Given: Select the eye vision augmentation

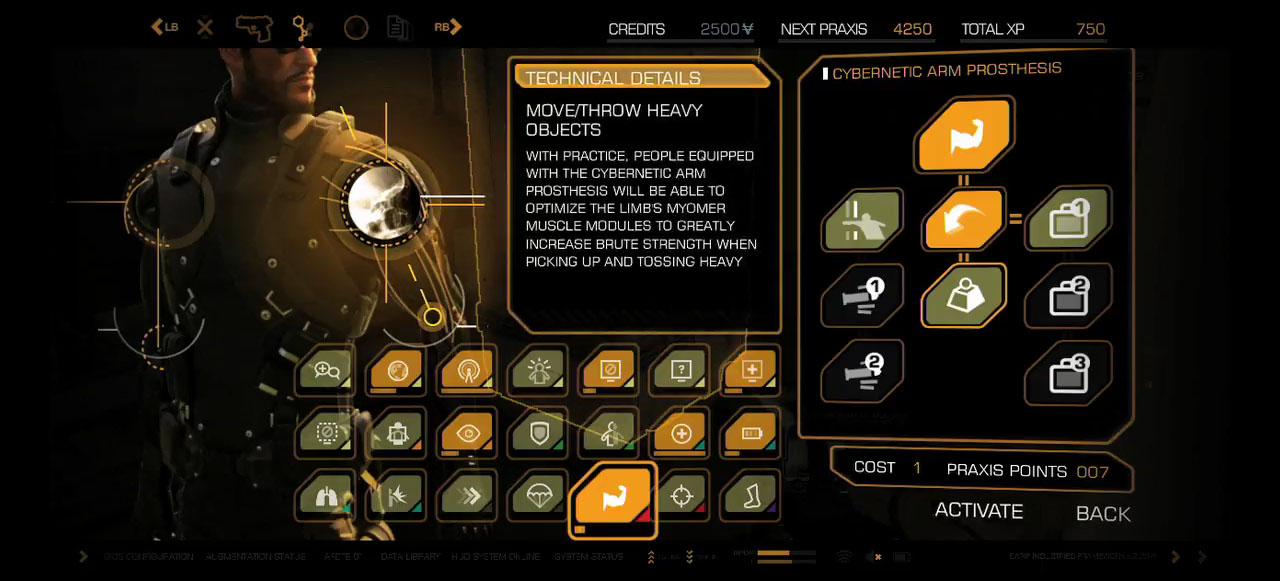Looking at the screenshot, I should pyautogui.click(x=467, y=433).
